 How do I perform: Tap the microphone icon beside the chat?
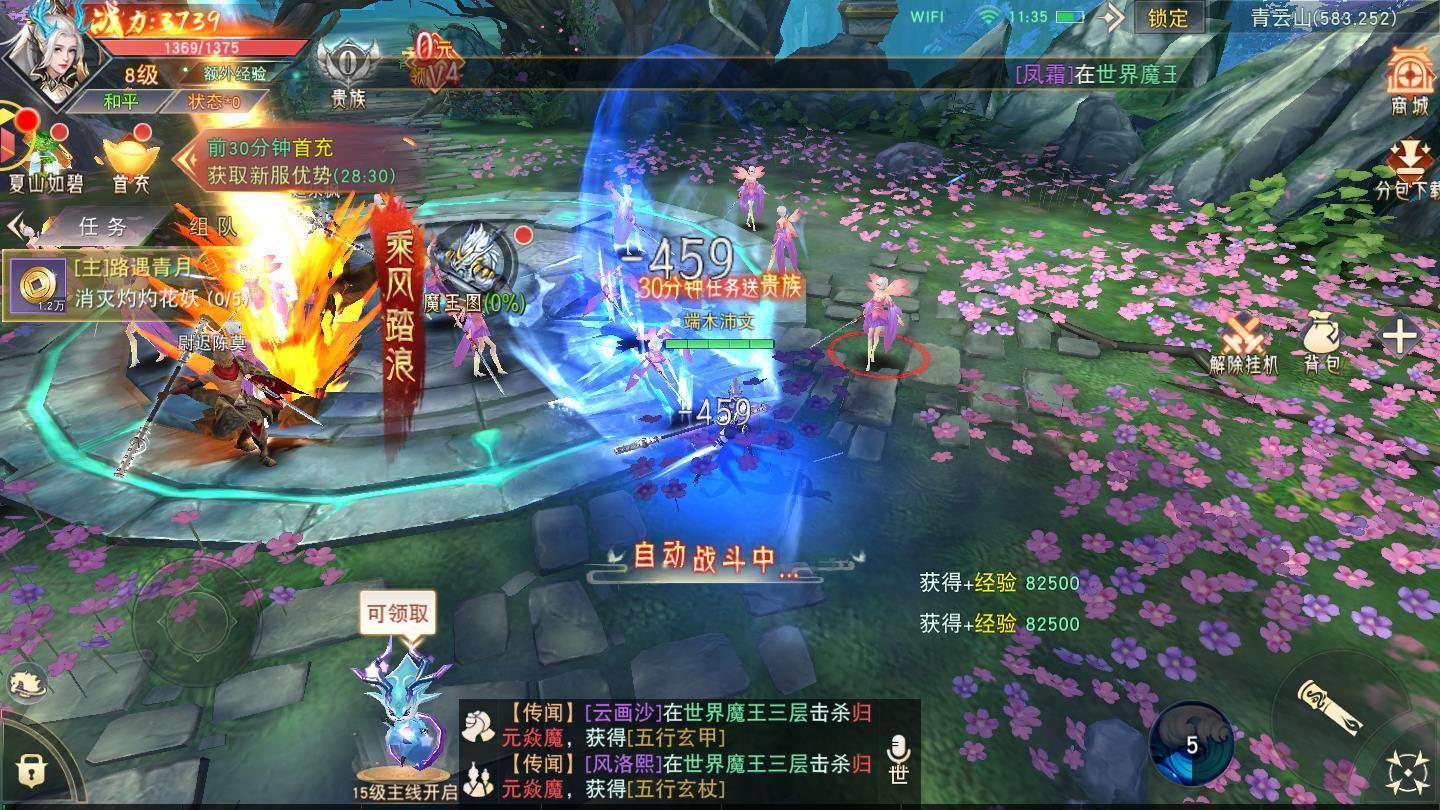point(897,744)
